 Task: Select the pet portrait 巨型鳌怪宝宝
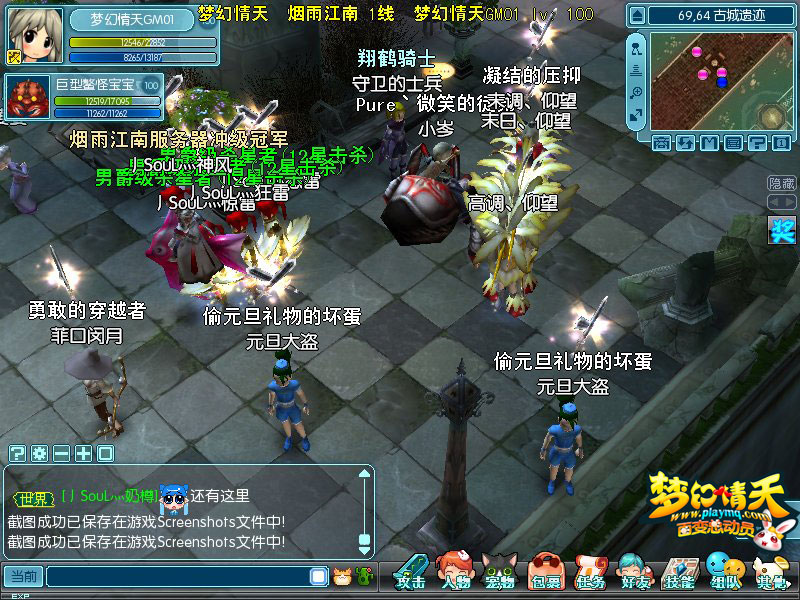[27, 97]
